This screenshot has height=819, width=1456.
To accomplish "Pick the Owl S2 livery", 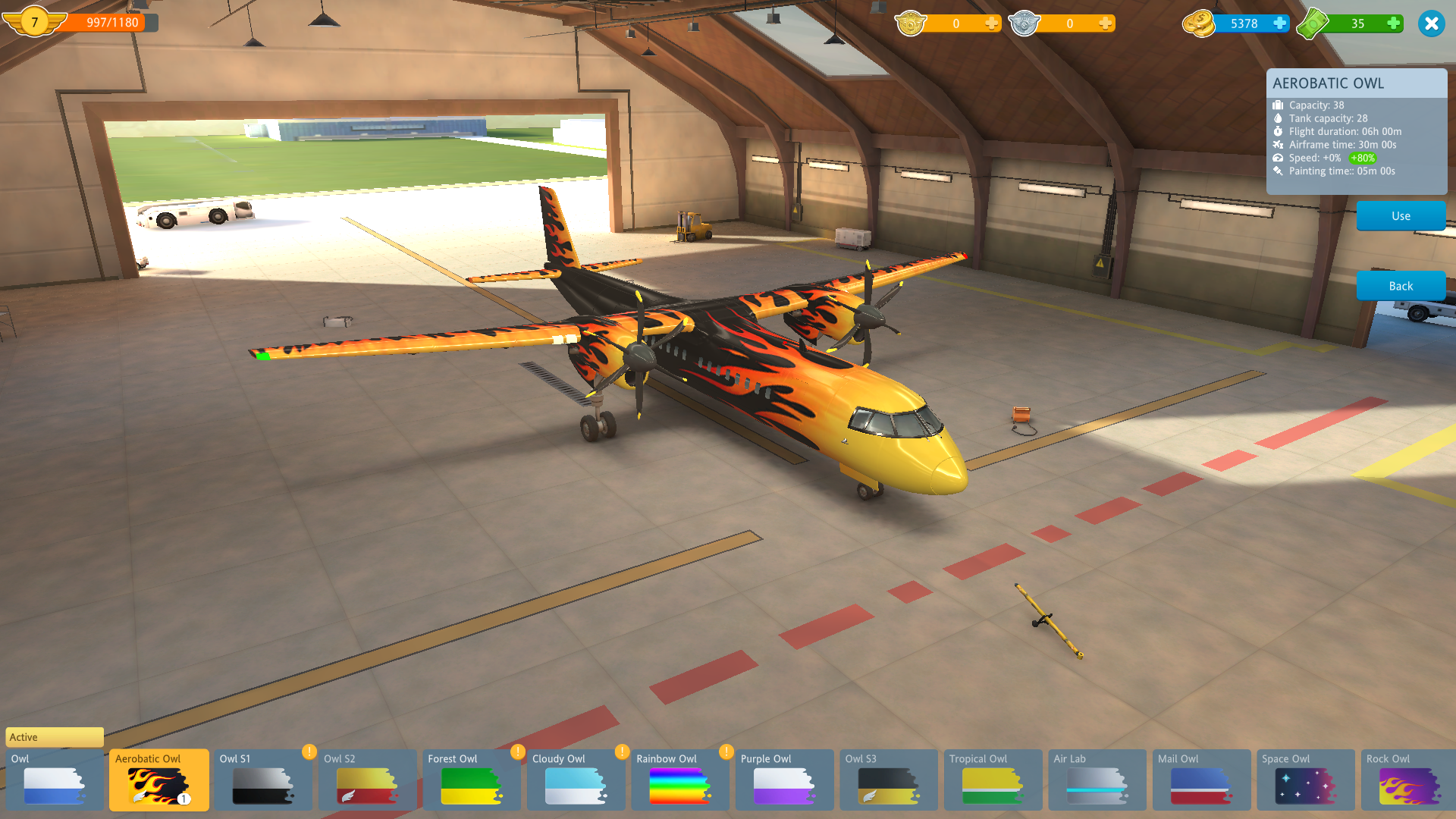I will [367, 780].
